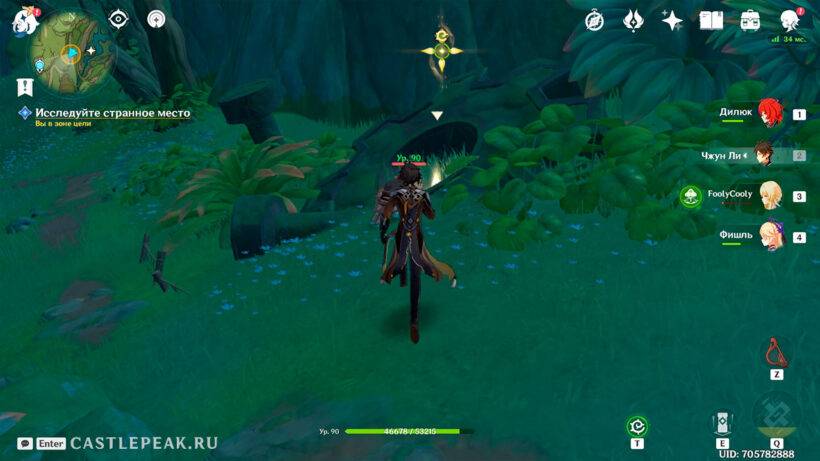
Task: Open the character profile head icon
Action: point(790,20)
